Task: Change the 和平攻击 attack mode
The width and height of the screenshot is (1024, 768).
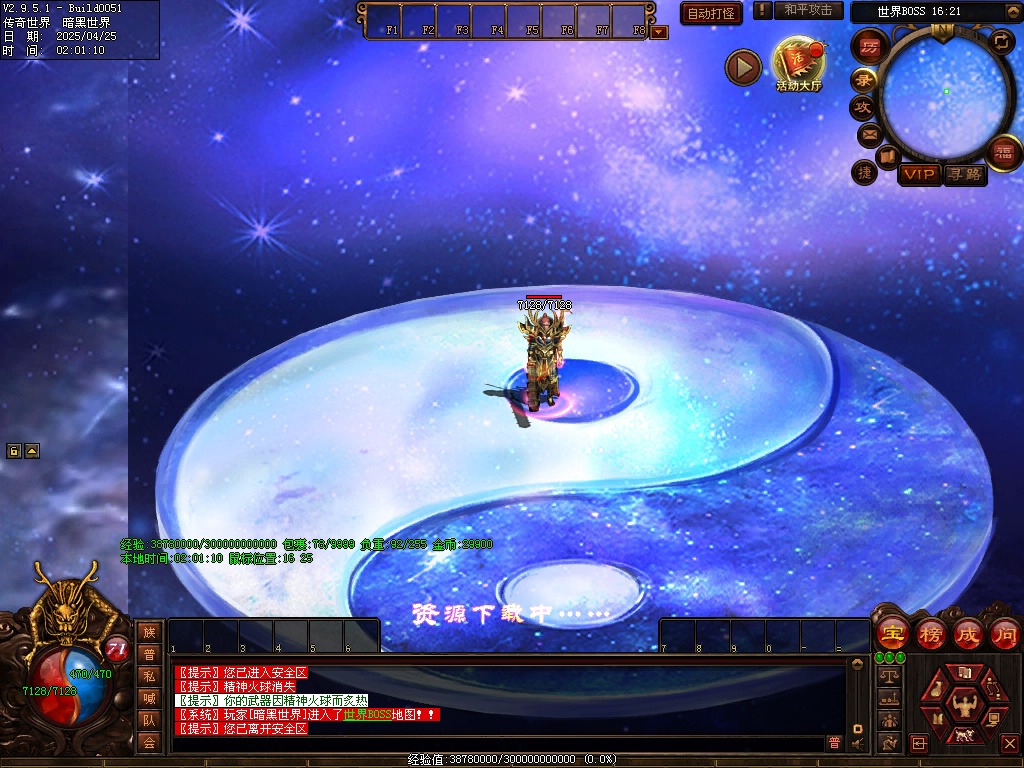Action: [808, 10]
